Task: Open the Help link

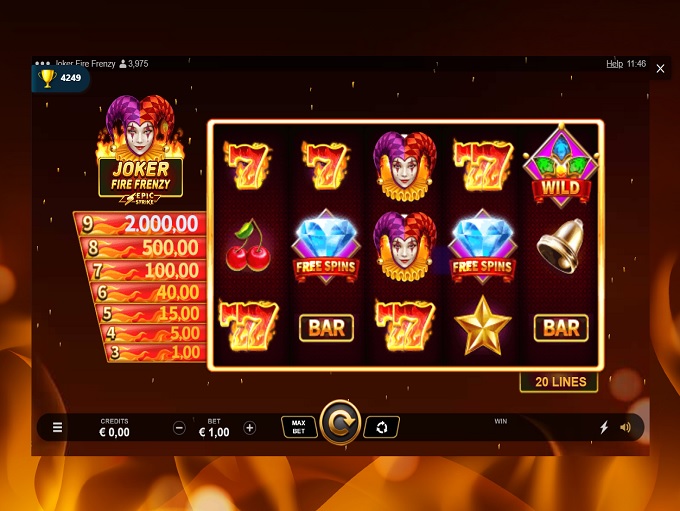Action: [614, 64]
